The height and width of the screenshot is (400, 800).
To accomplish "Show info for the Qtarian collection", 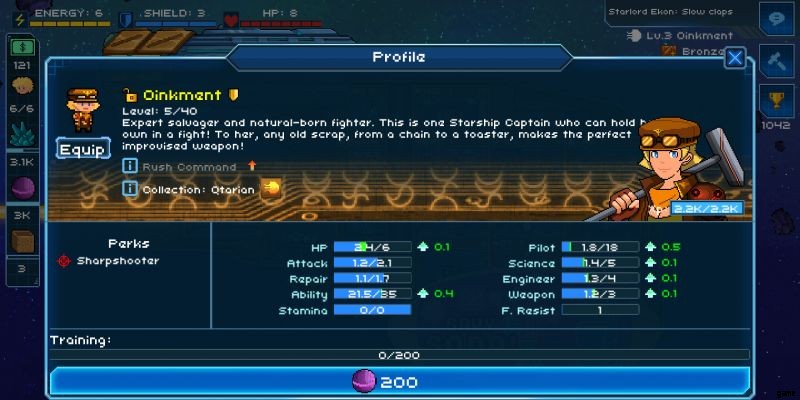I will pos(130,188).
